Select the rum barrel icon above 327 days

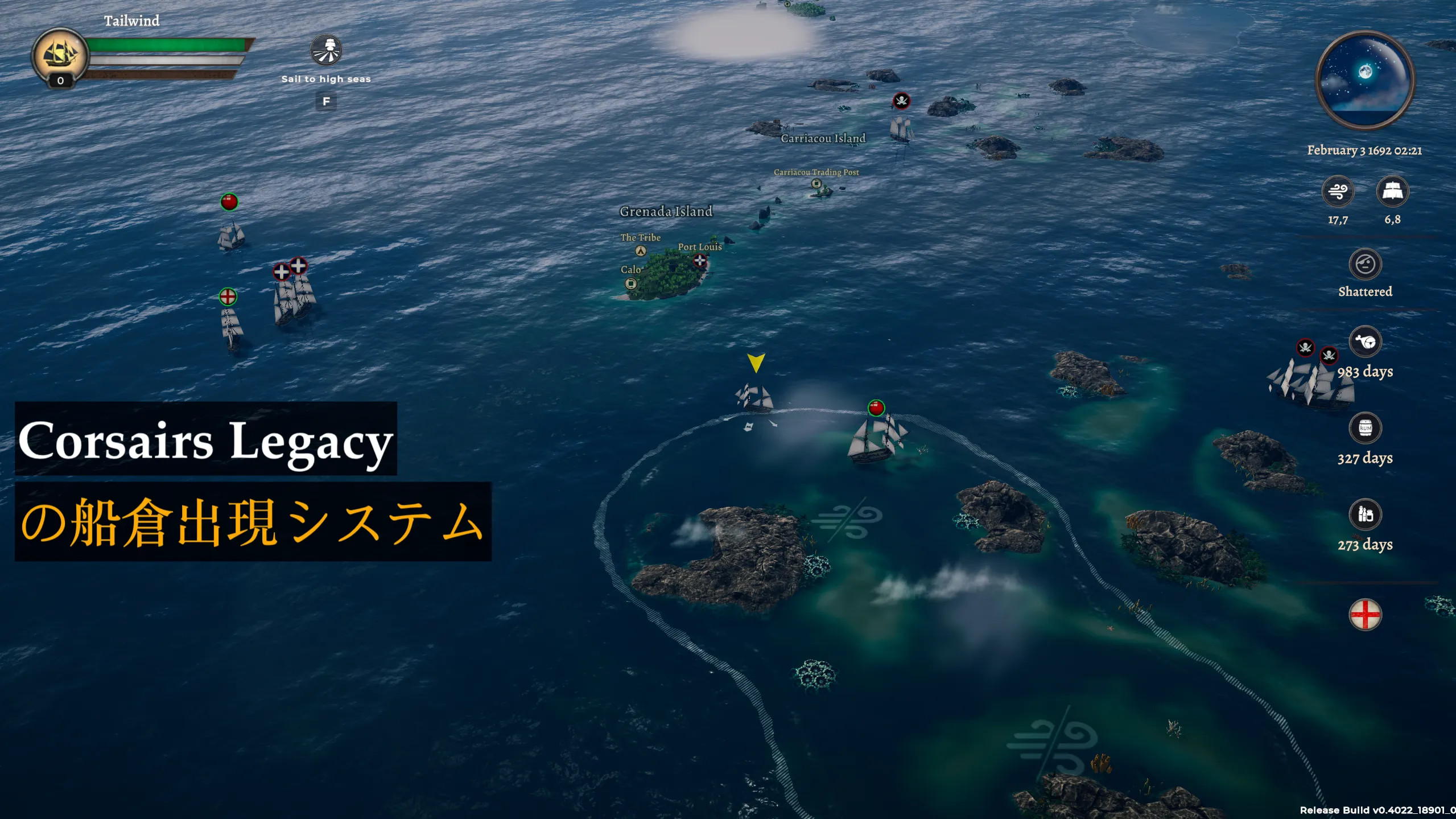1365,428
